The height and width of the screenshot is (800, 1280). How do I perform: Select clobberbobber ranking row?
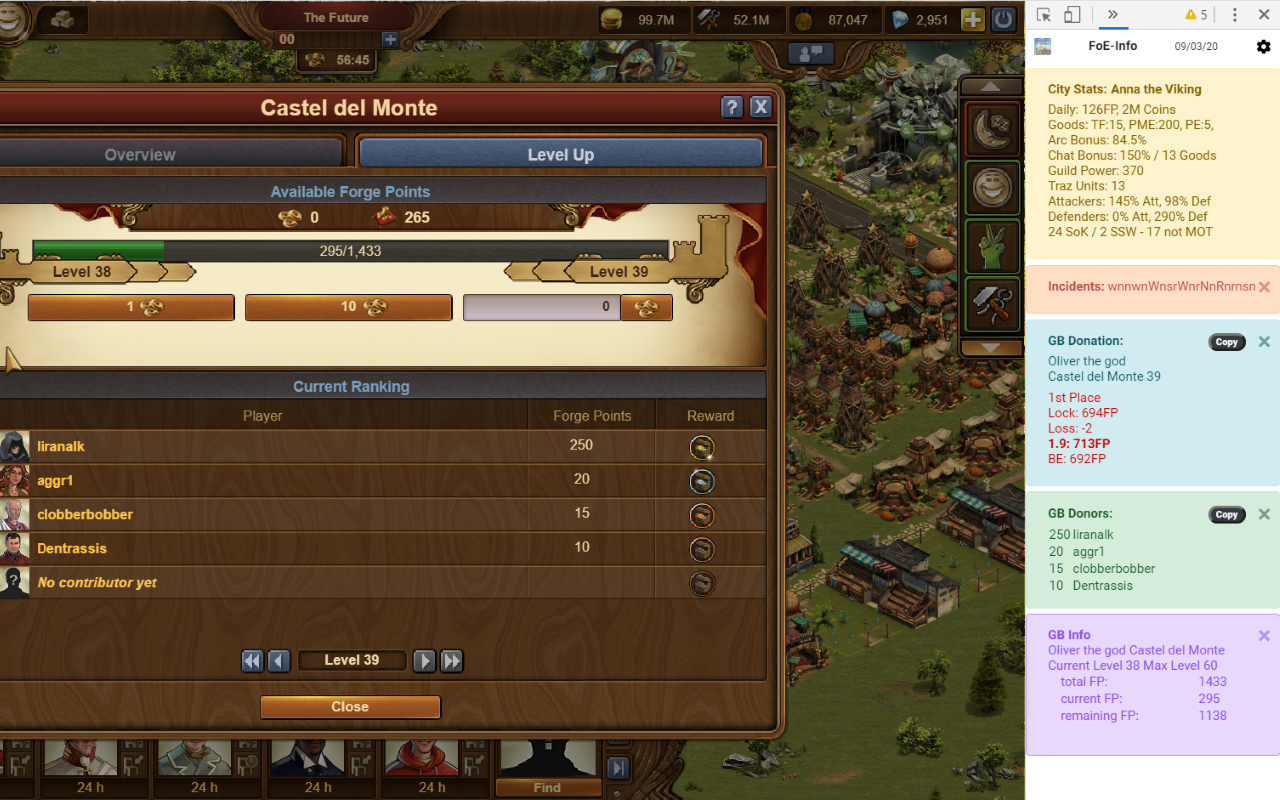(x=85, y=515)
